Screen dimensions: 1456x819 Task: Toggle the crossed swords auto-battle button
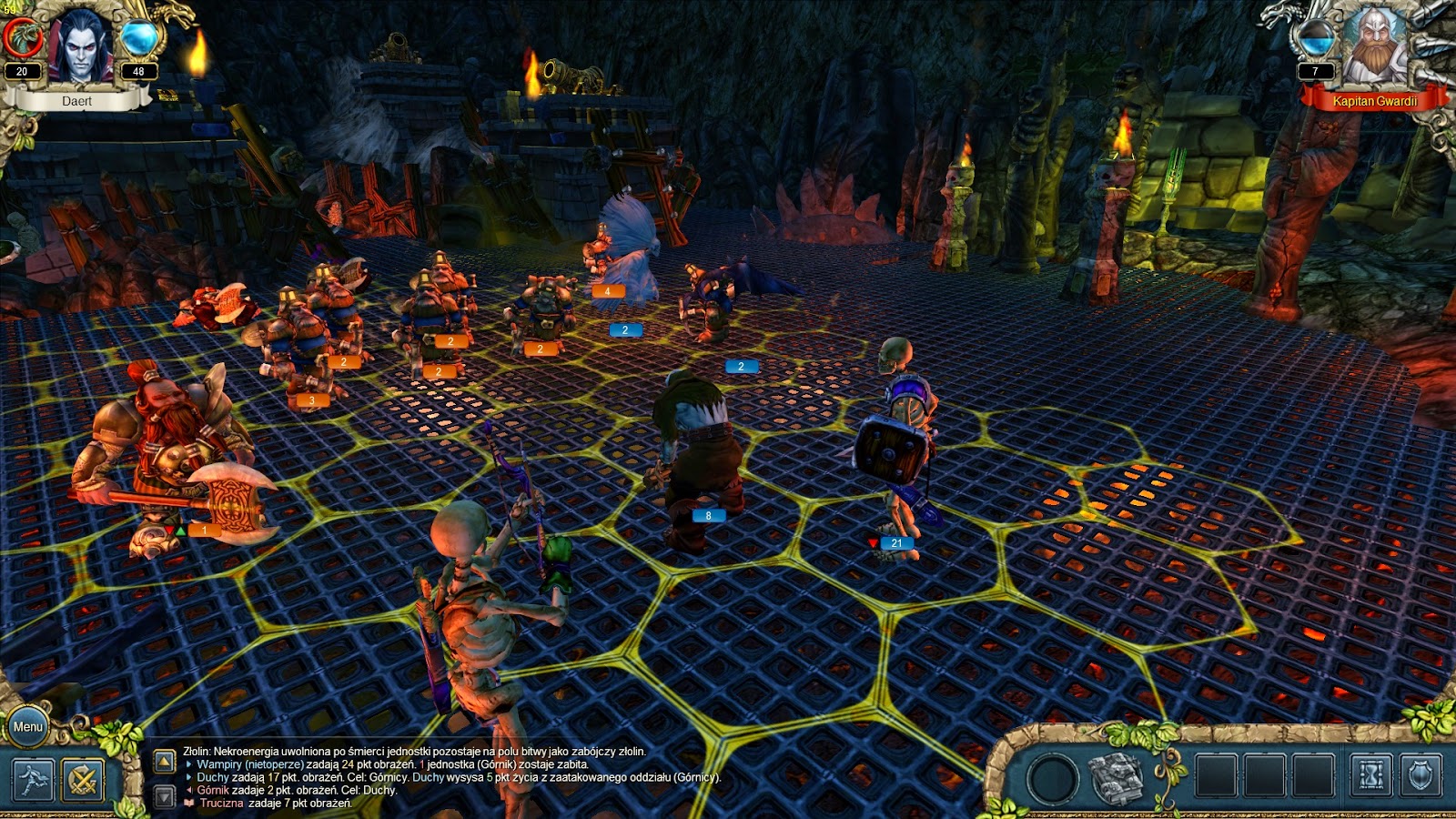pos(83,780)
